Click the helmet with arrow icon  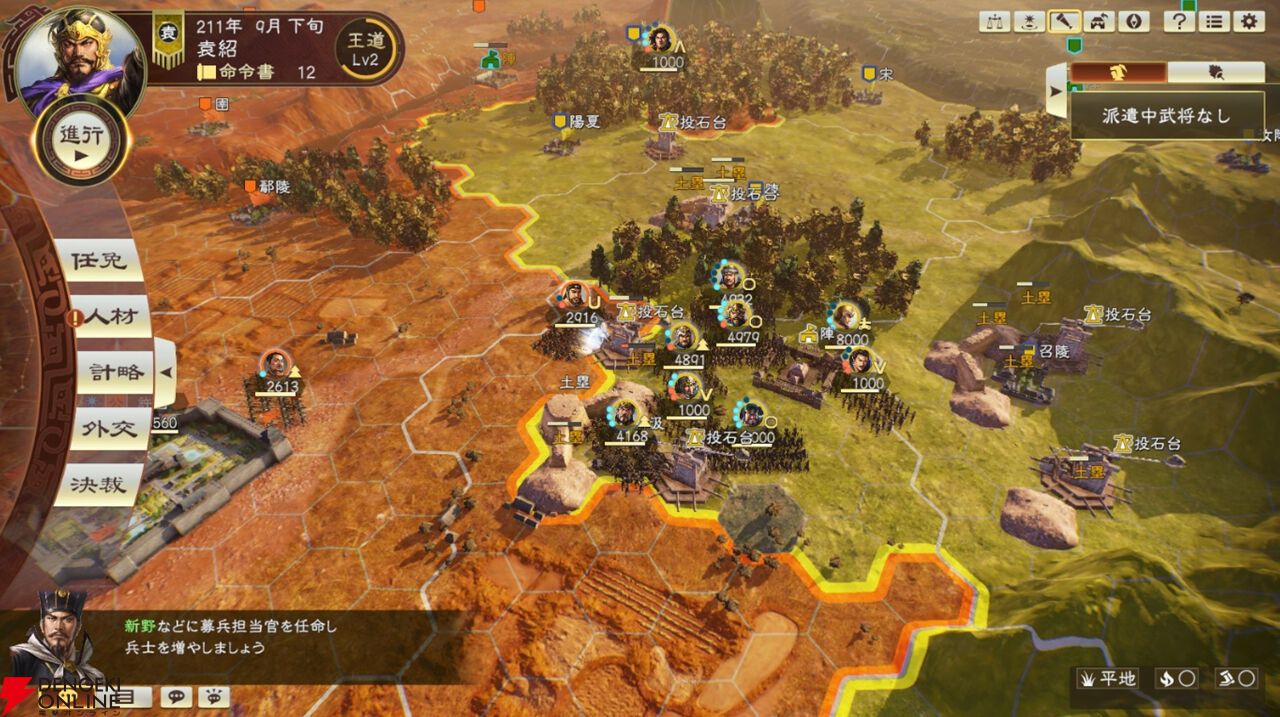pyautogui.click(x=1100, y=21)
